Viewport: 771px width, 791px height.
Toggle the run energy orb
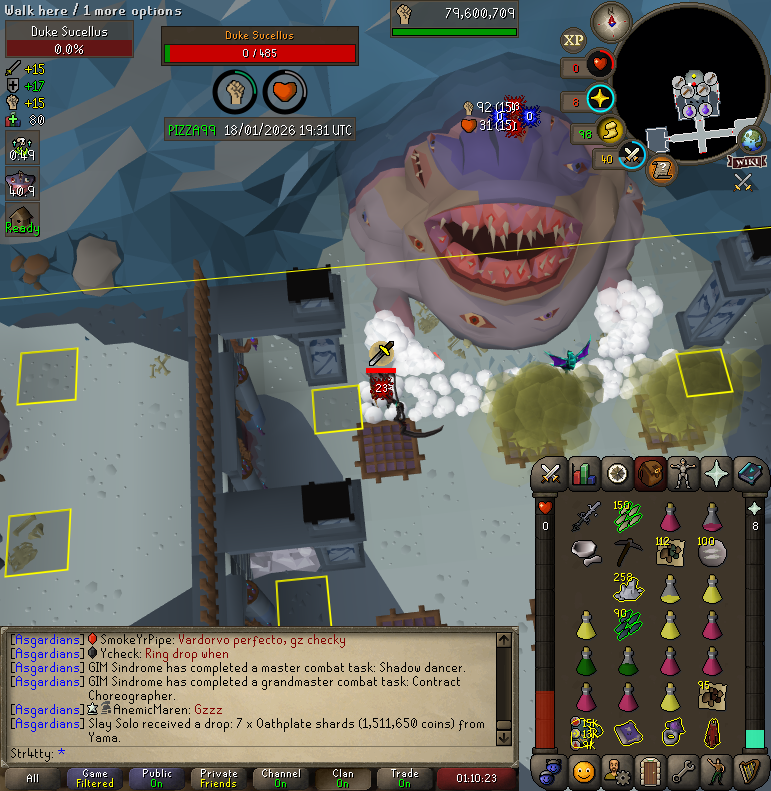609,131
